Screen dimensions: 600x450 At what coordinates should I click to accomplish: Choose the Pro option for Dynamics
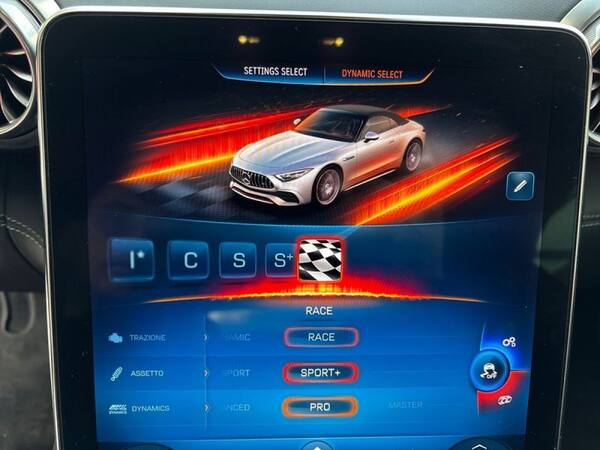click(x=320, y=407)
